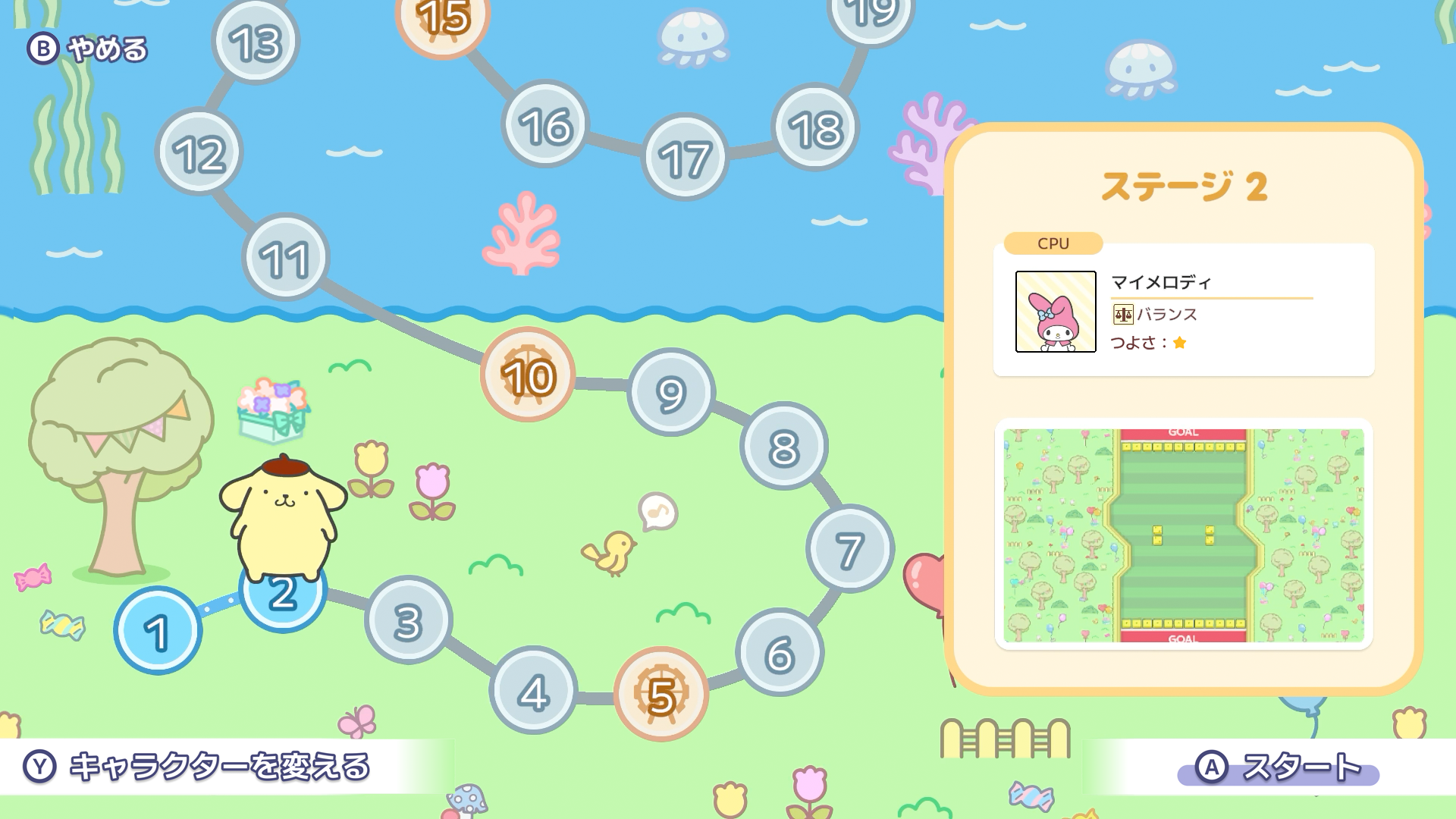Select stage 1 on the map

pyautogui.click(x=157, y=632)
